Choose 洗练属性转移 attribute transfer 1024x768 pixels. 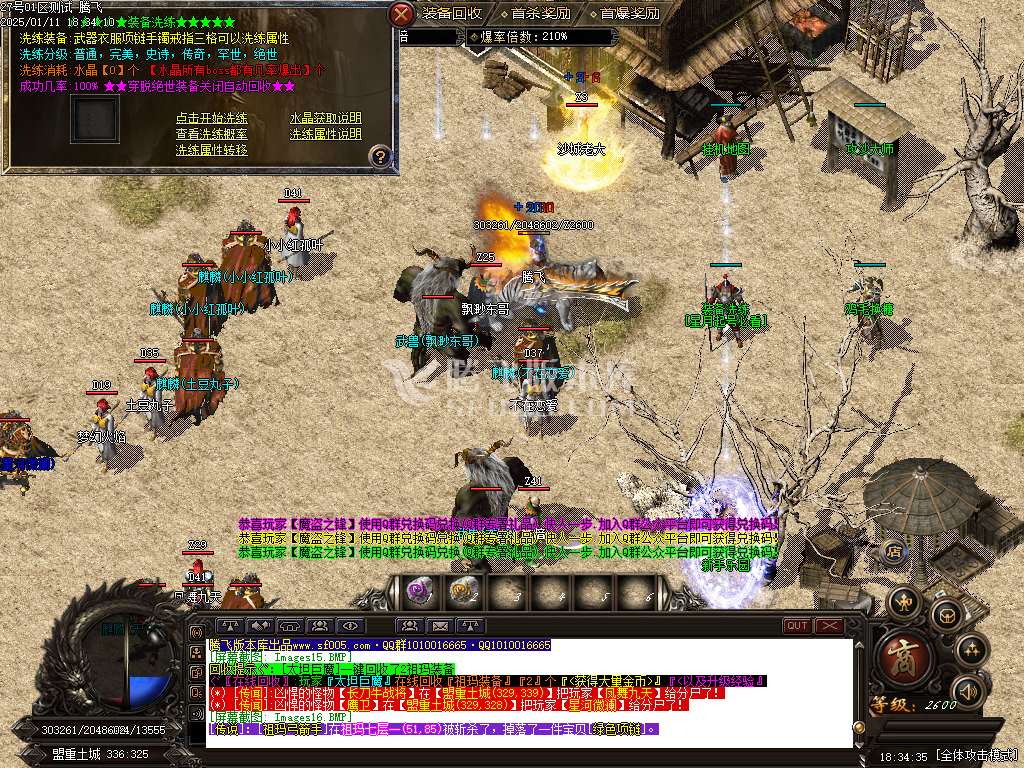(212, 150)
